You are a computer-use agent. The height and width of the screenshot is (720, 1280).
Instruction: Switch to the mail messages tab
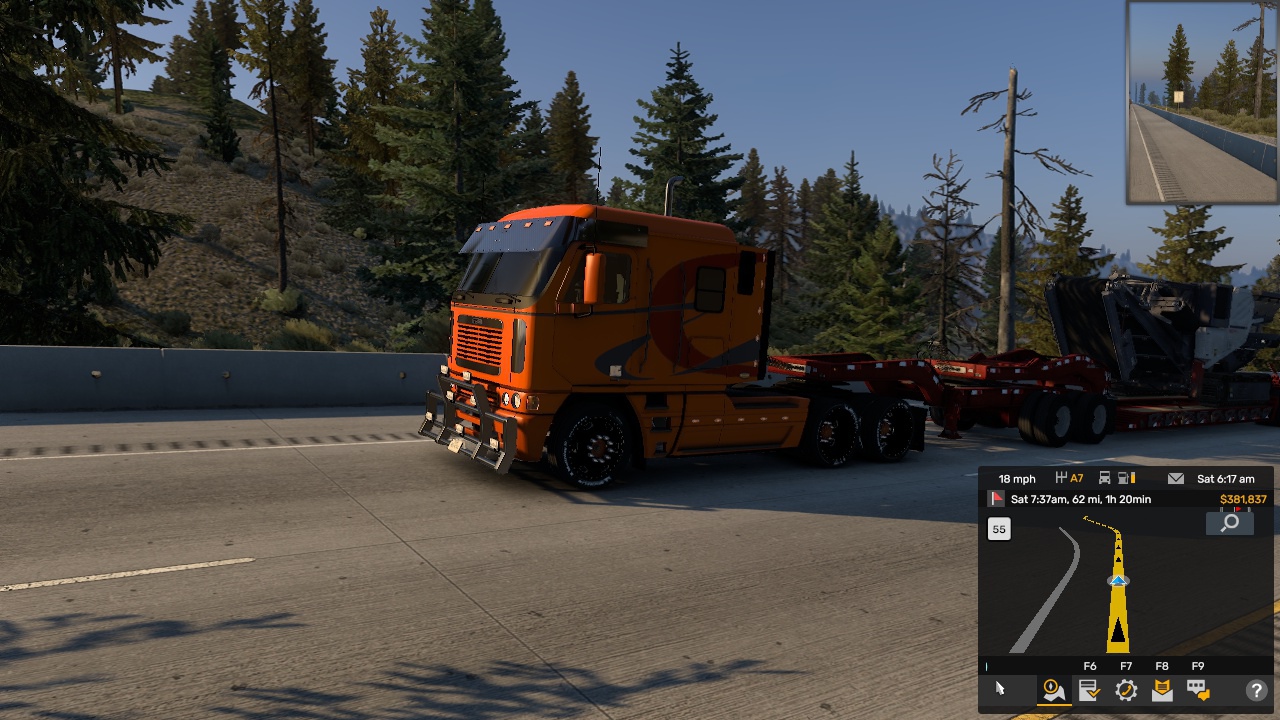pos(1162,689)
